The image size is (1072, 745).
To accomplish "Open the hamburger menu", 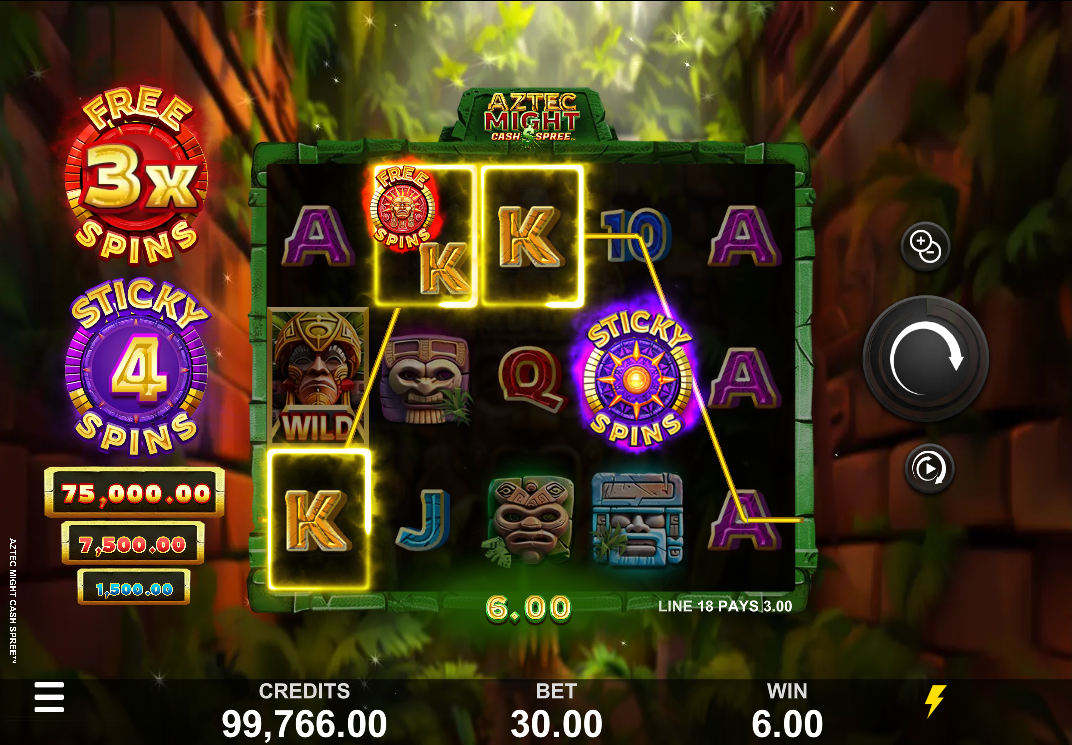I will [x=49, y=697].
